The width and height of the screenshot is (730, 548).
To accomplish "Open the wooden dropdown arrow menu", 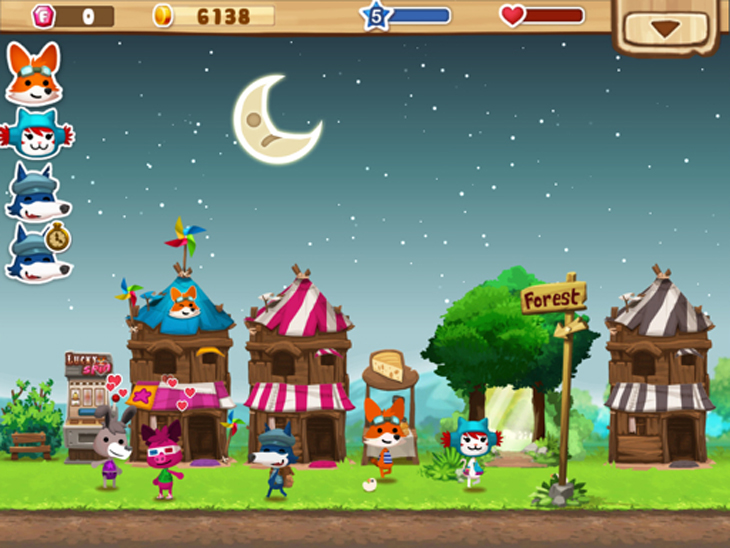I will (x=665, y=28).
